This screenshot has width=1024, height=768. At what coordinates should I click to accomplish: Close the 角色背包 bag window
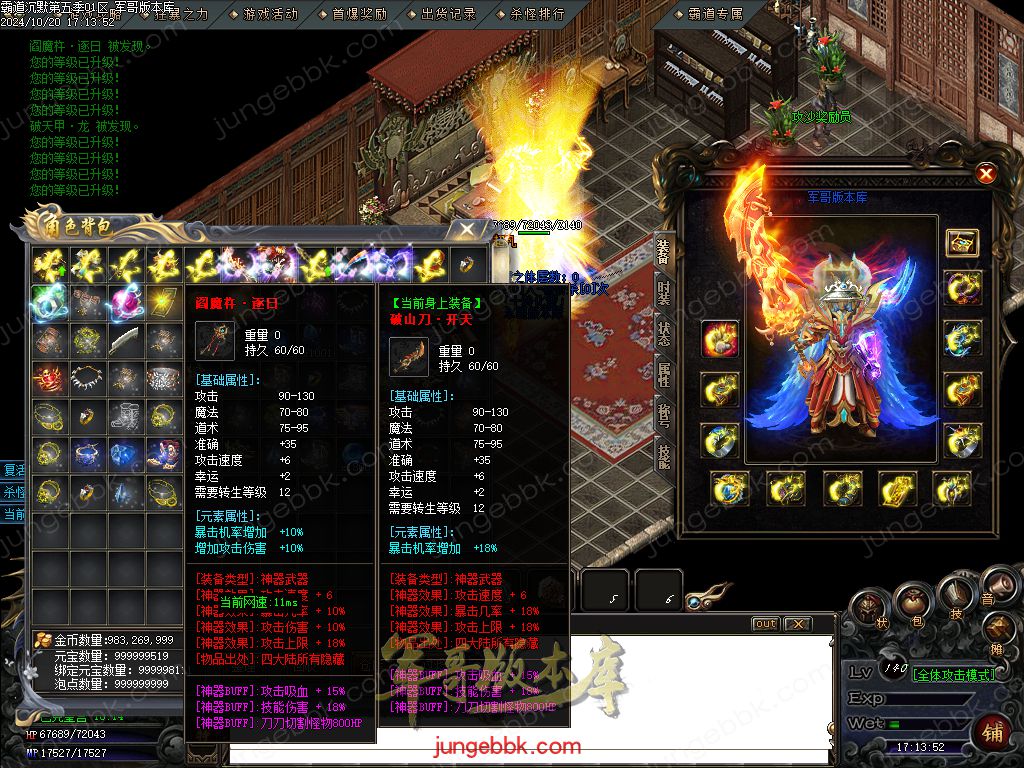coord(467,229)
